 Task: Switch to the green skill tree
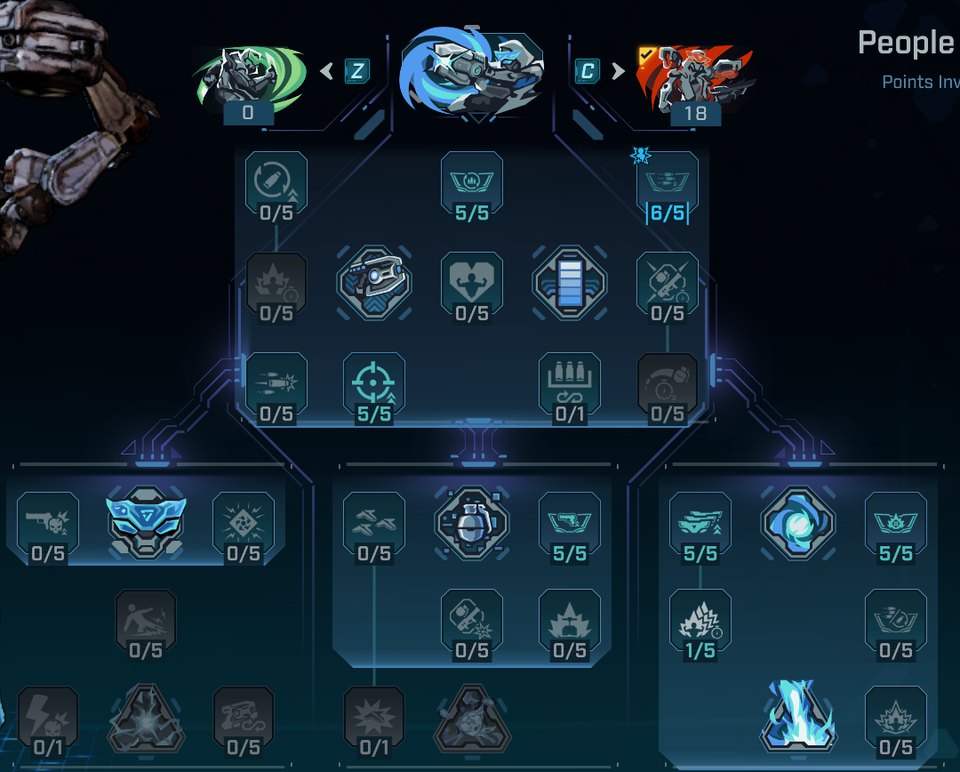tap(248, 80)
